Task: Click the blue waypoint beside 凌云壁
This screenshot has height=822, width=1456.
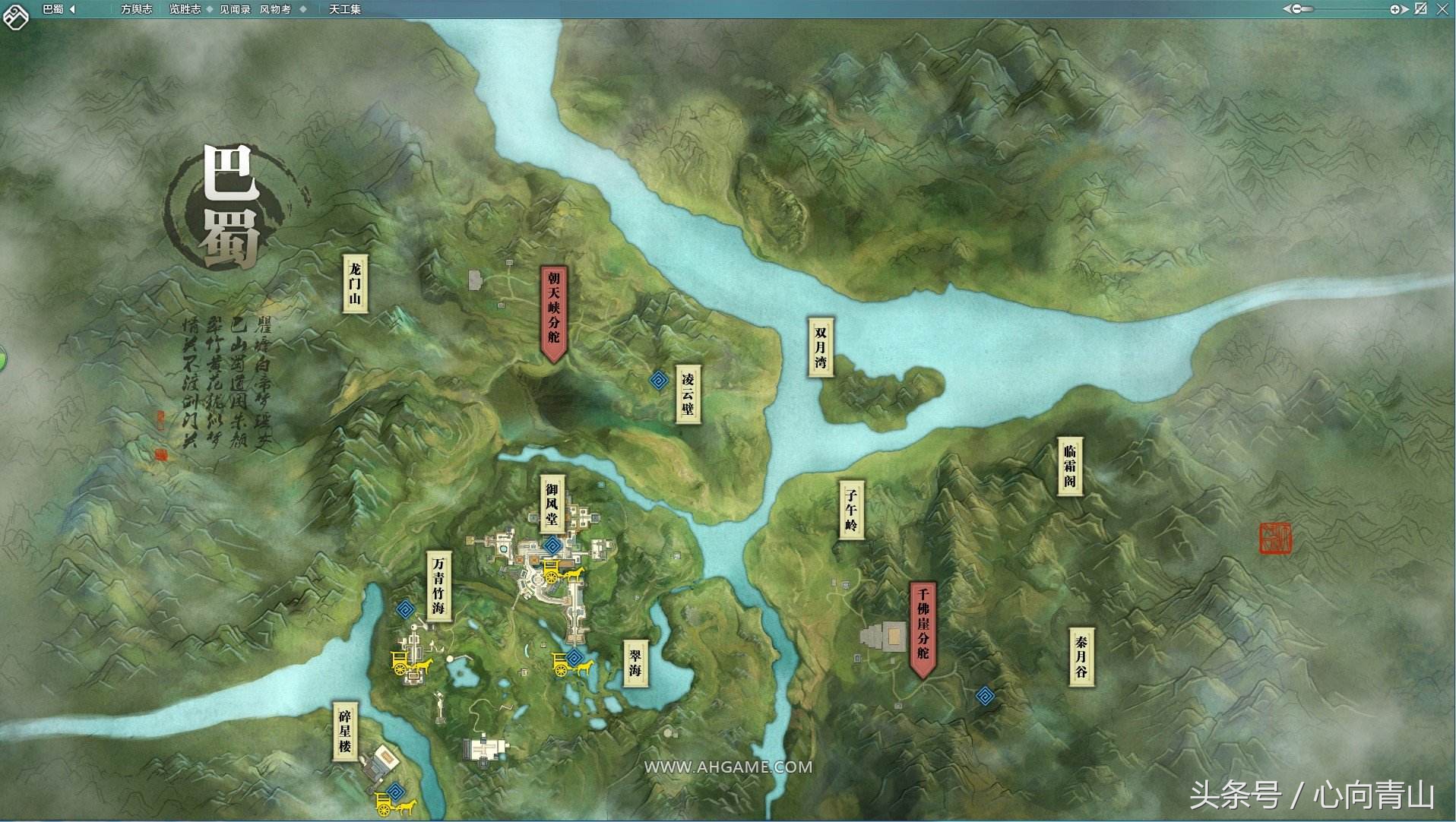Action: (659, 380)
